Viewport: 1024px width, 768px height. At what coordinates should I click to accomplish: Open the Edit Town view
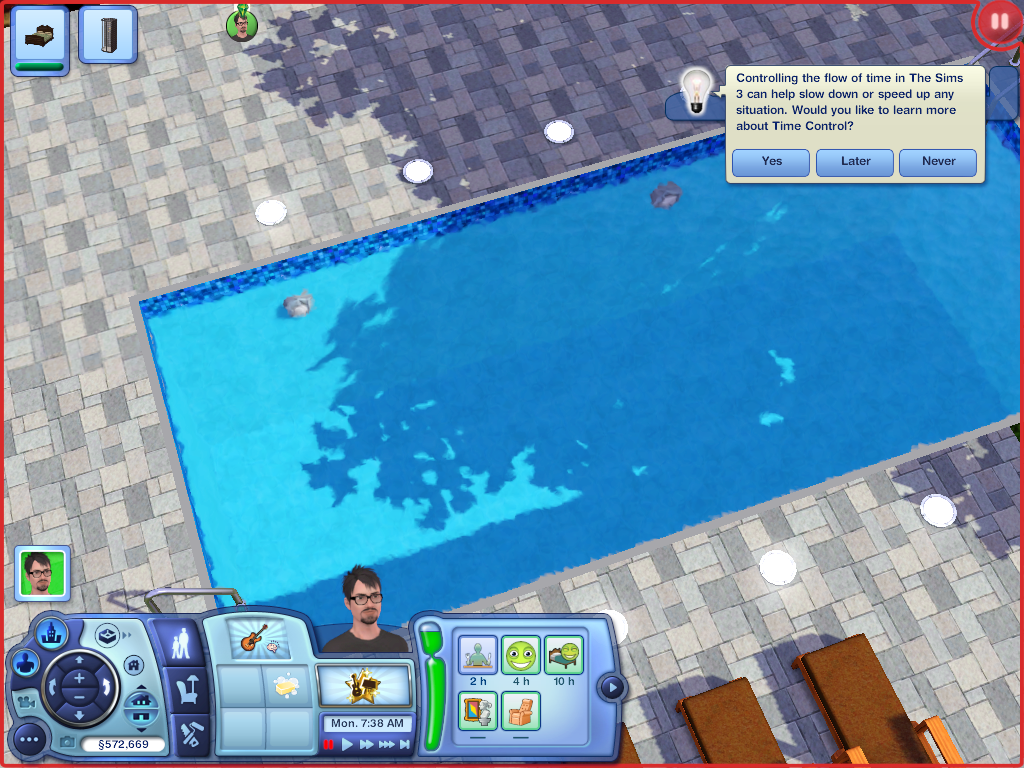50,632
